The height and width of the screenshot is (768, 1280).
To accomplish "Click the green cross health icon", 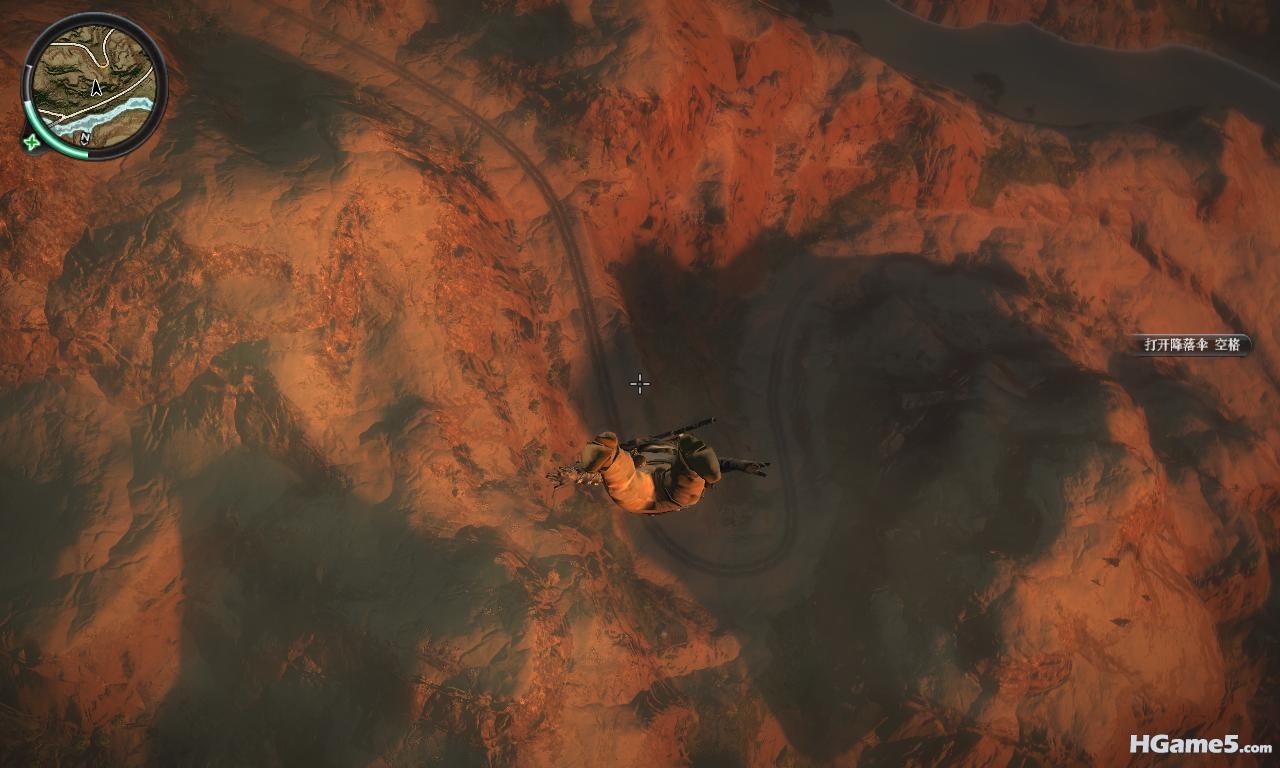I will pyautogui.click(x=32, y=141).
